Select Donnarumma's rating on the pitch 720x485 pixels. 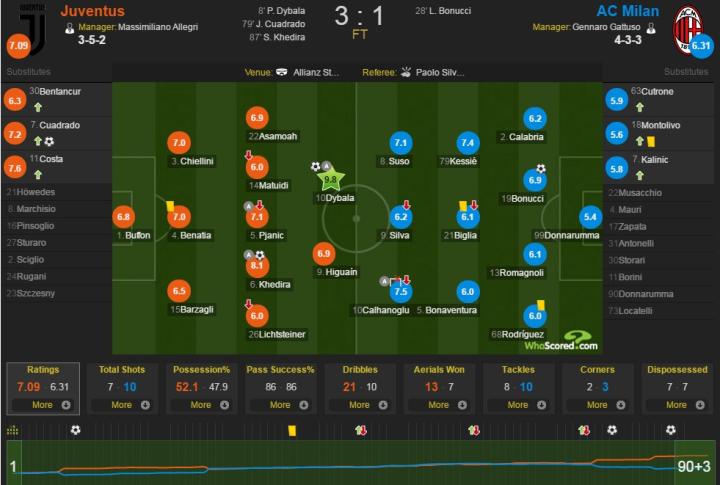(x=591, y=216)
